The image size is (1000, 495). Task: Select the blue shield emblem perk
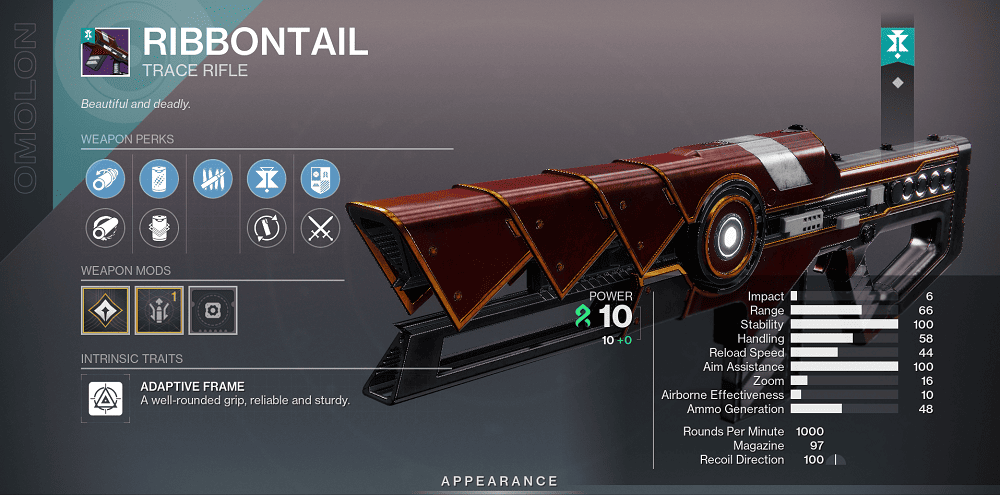(x=320, y=180)
